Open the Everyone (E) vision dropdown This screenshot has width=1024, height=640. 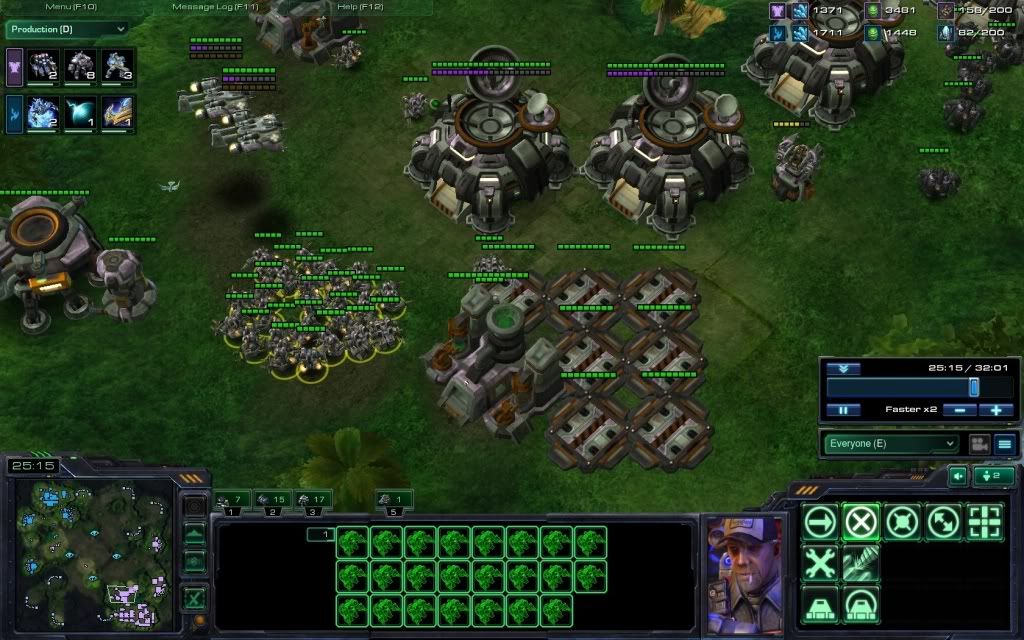pos(890,443)
